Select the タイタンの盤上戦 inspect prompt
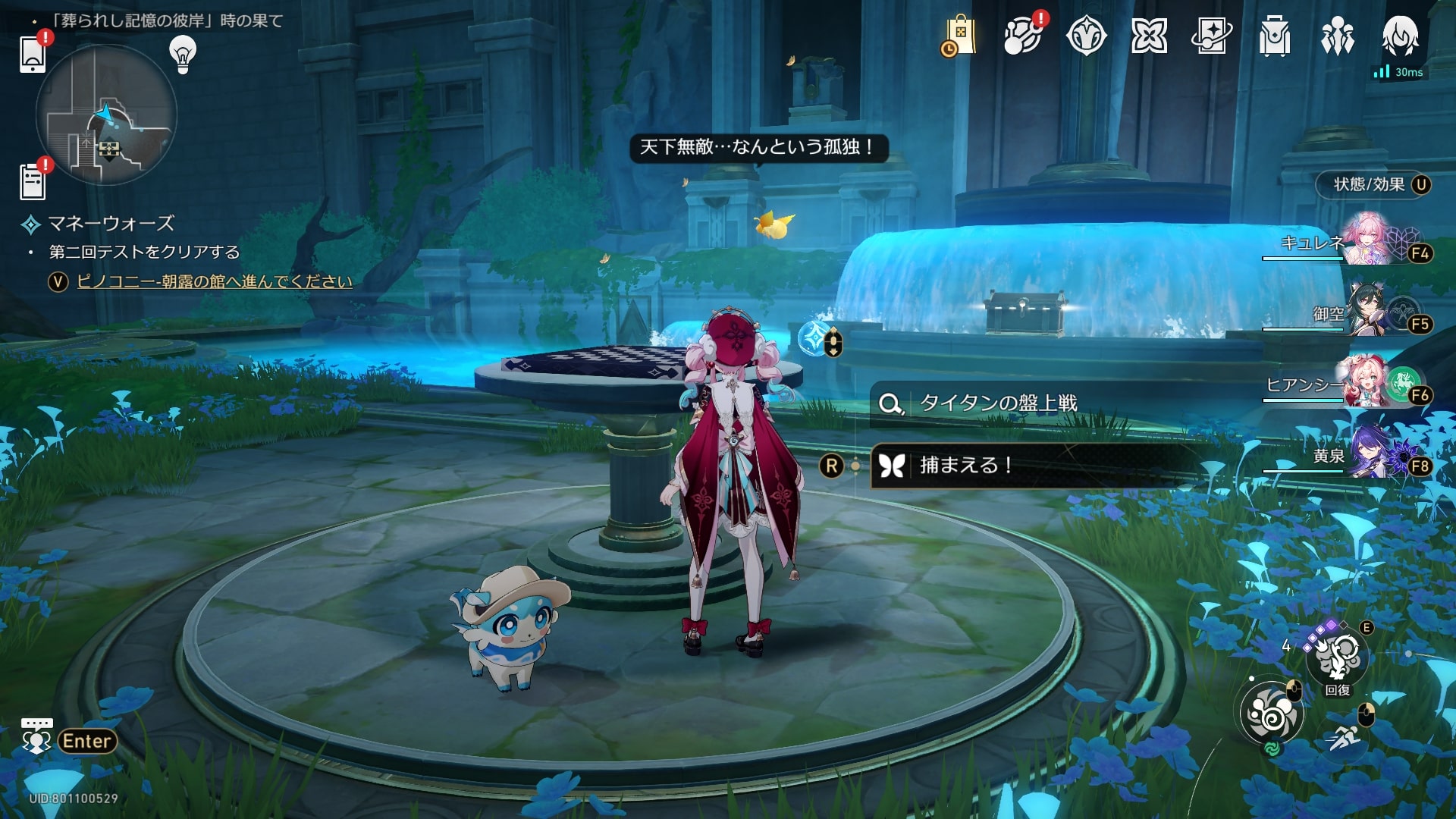 click(997, 403)
